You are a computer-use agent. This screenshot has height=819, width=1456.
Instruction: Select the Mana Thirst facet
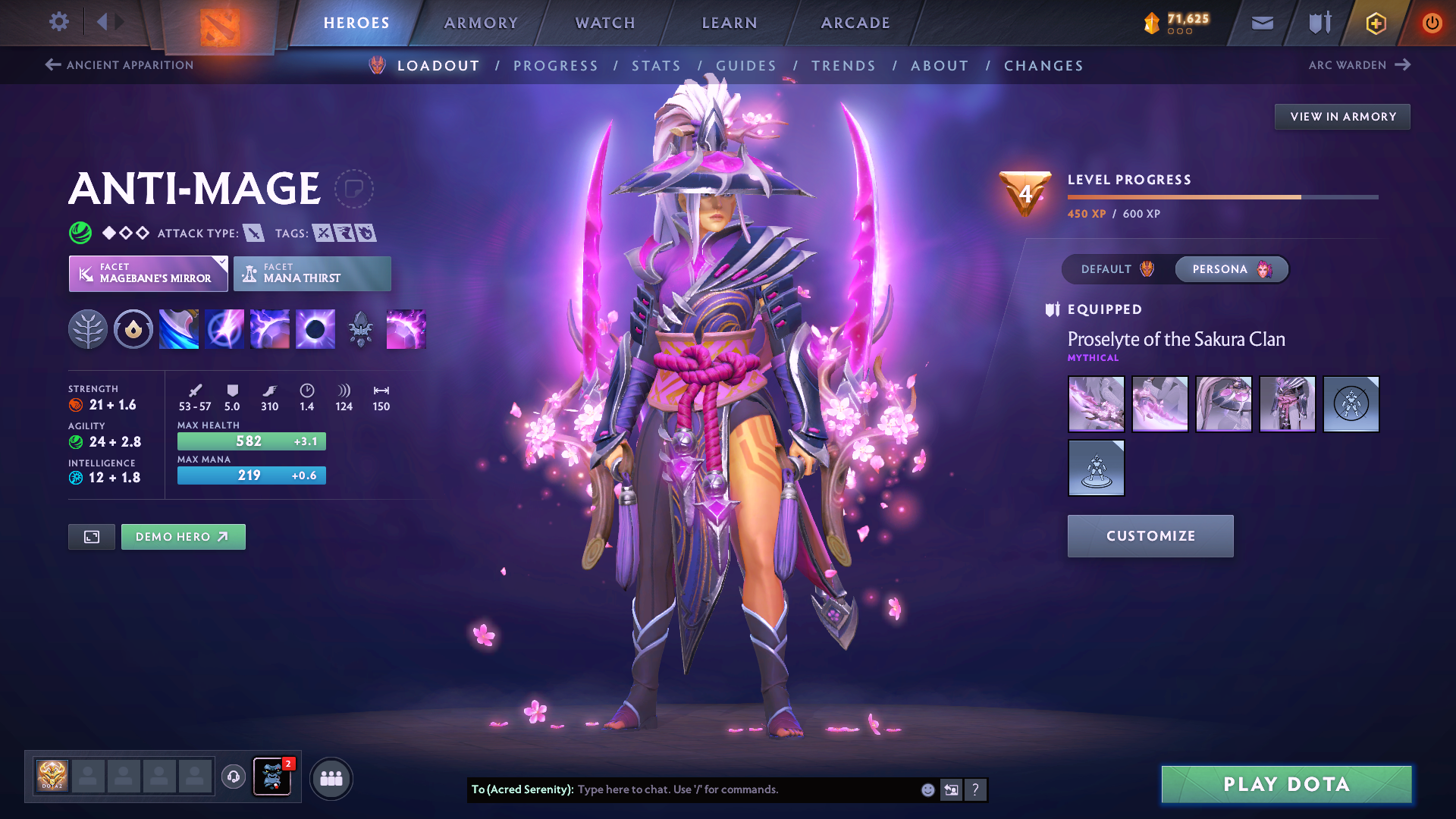pos(312,274)
